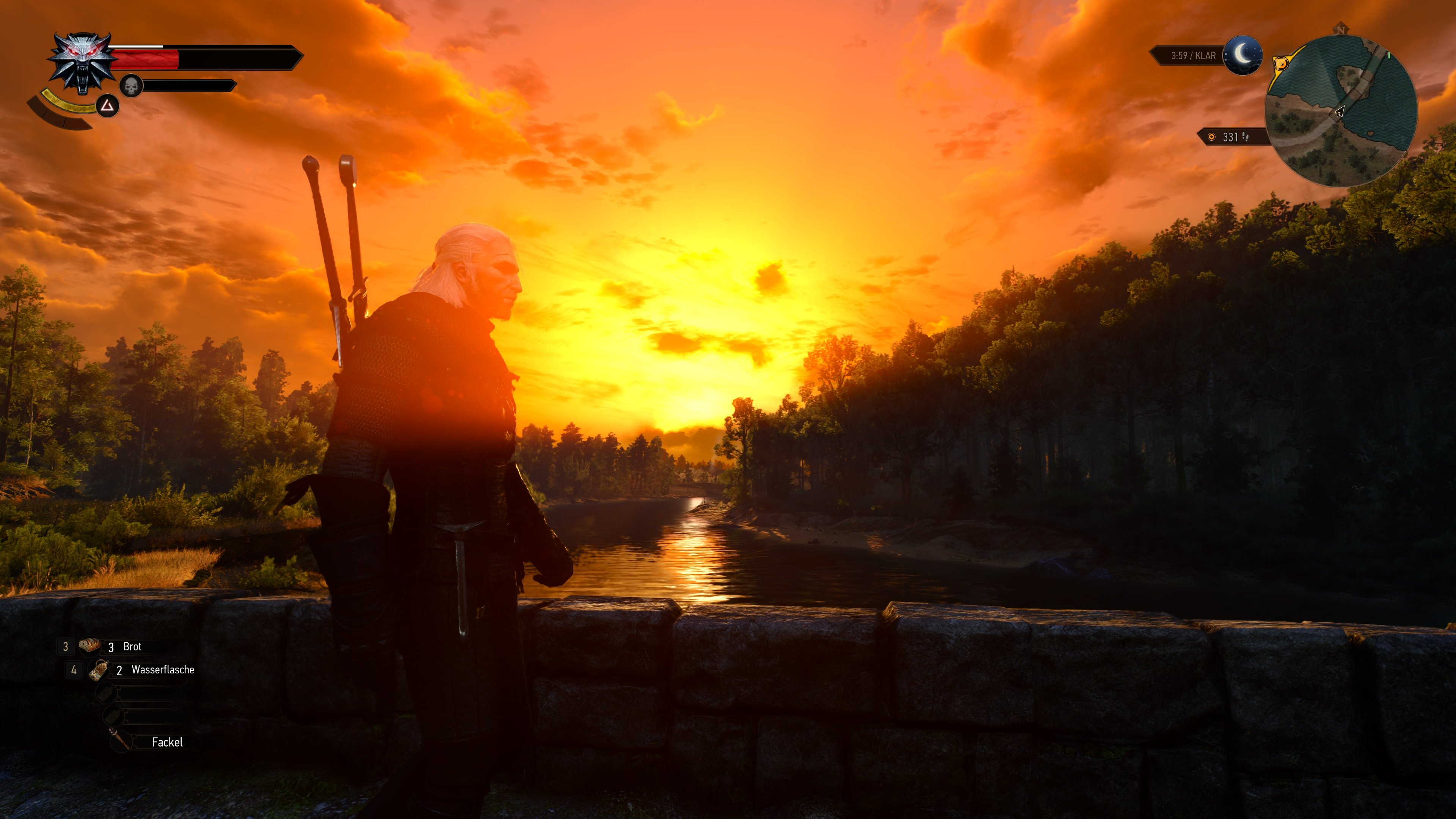The height and width of the screenshot is (819, 1456).
Task: Click the Fackel item label
Action: point(167,742)
